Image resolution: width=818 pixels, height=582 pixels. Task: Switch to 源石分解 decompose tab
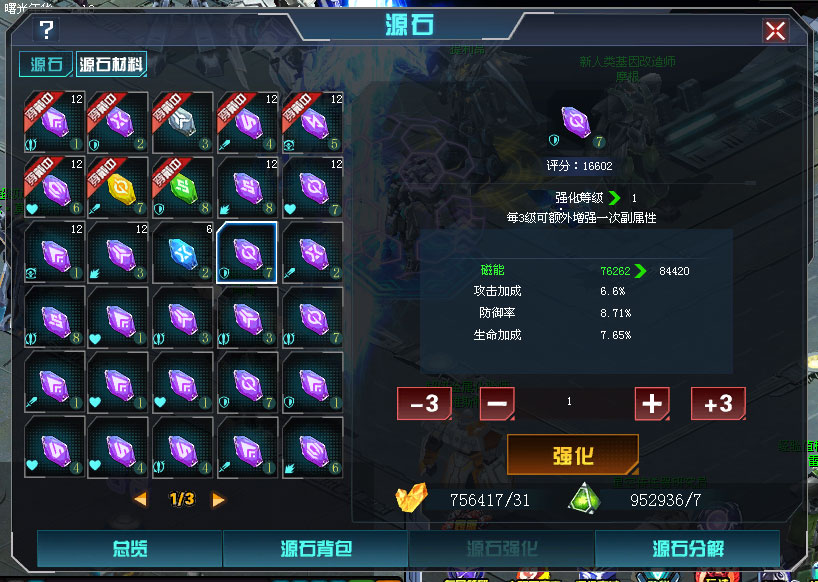pos(688,548)
